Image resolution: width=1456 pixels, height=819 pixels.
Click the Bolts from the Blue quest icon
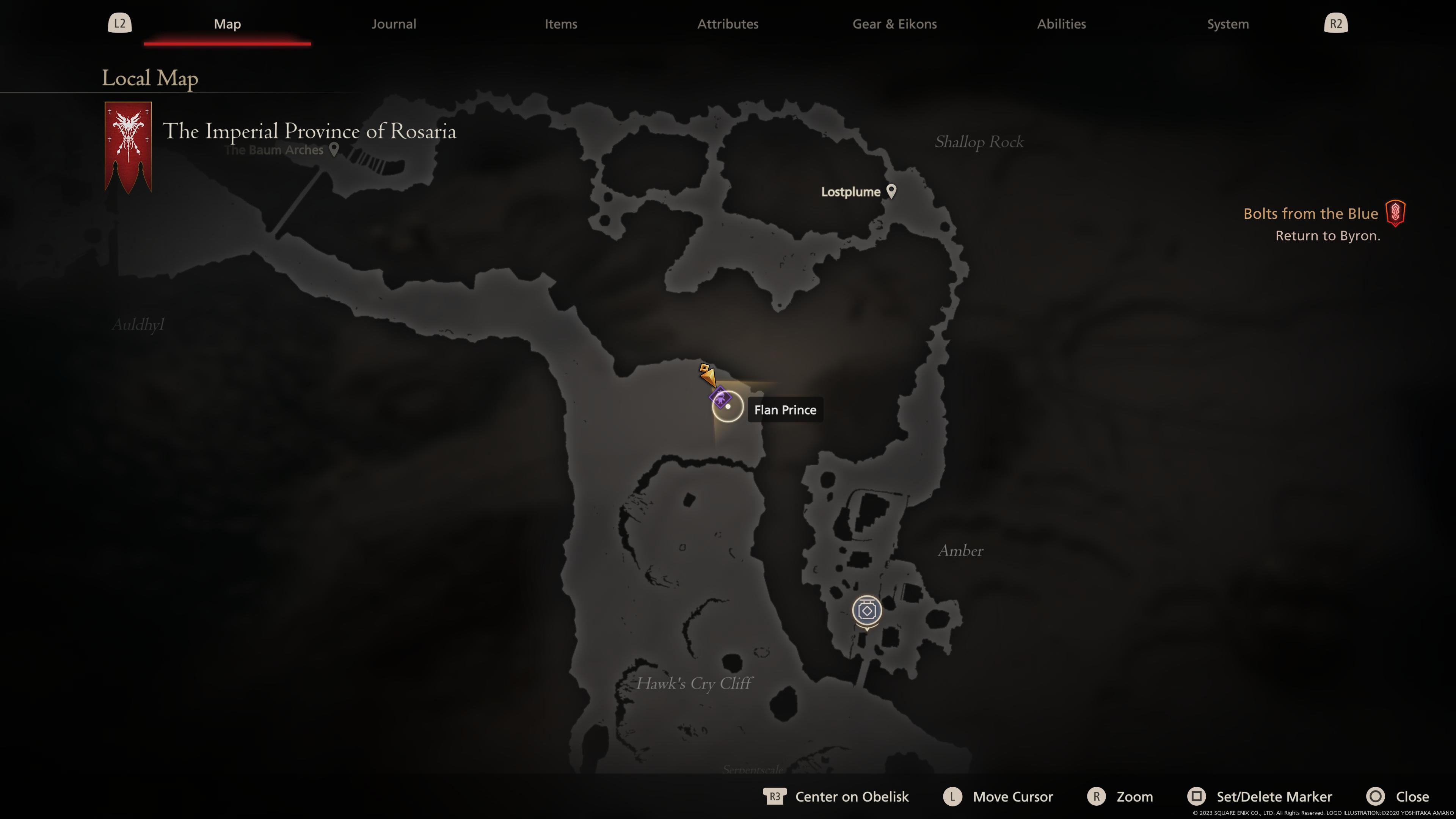1395,213
